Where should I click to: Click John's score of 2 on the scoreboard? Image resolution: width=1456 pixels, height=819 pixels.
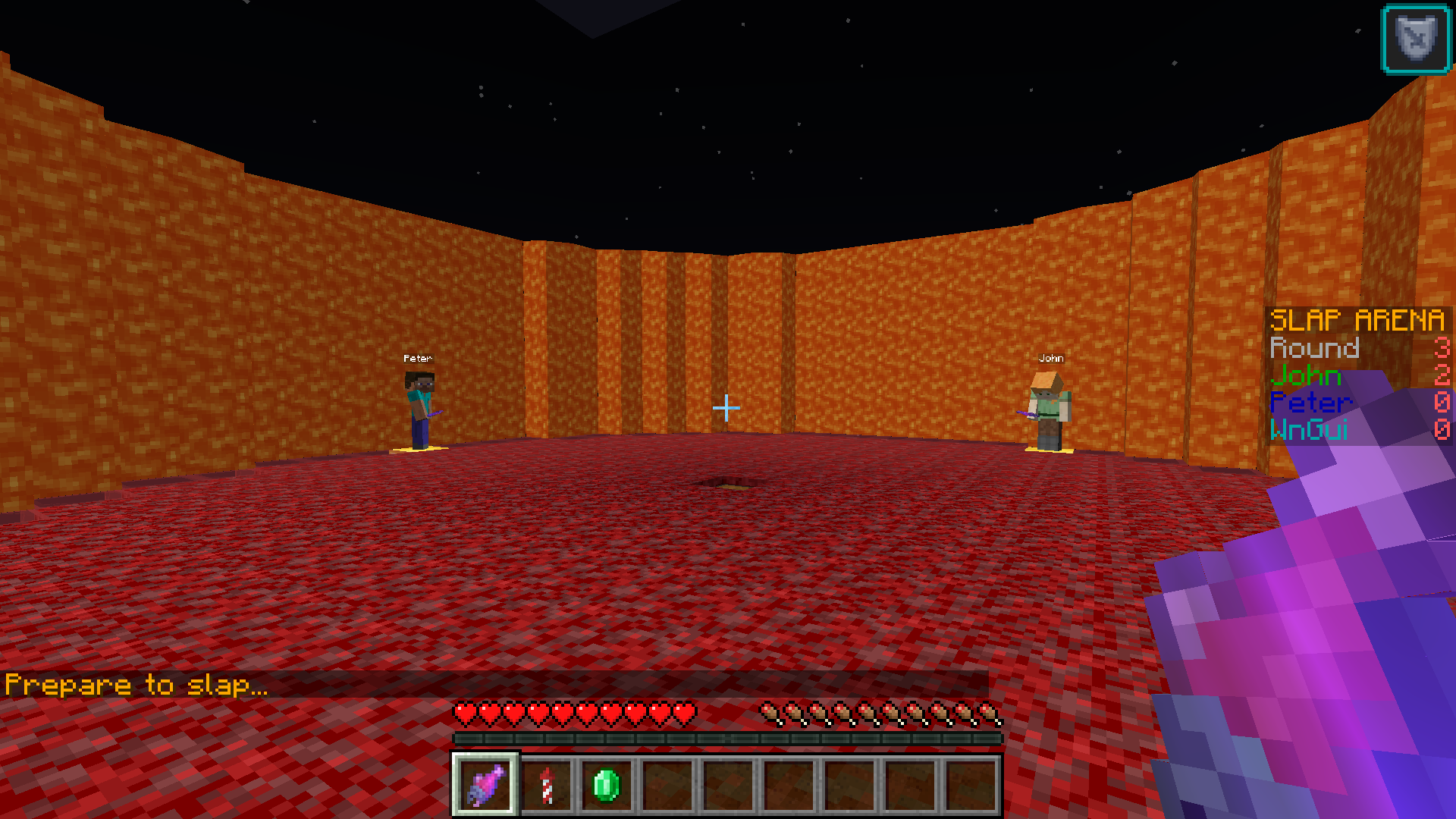pyautogui.click(x=1442, y=375)
